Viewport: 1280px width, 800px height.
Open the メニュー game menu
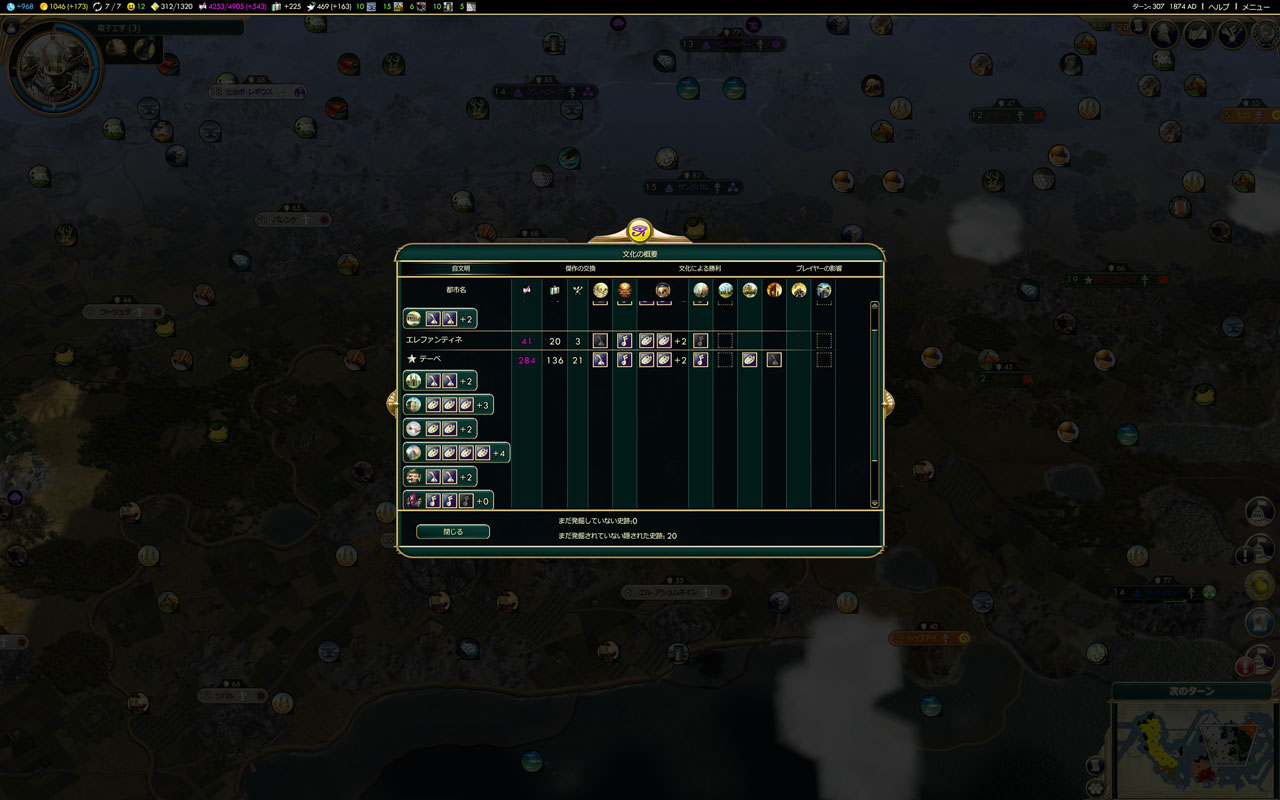[x=1255, y=7]
